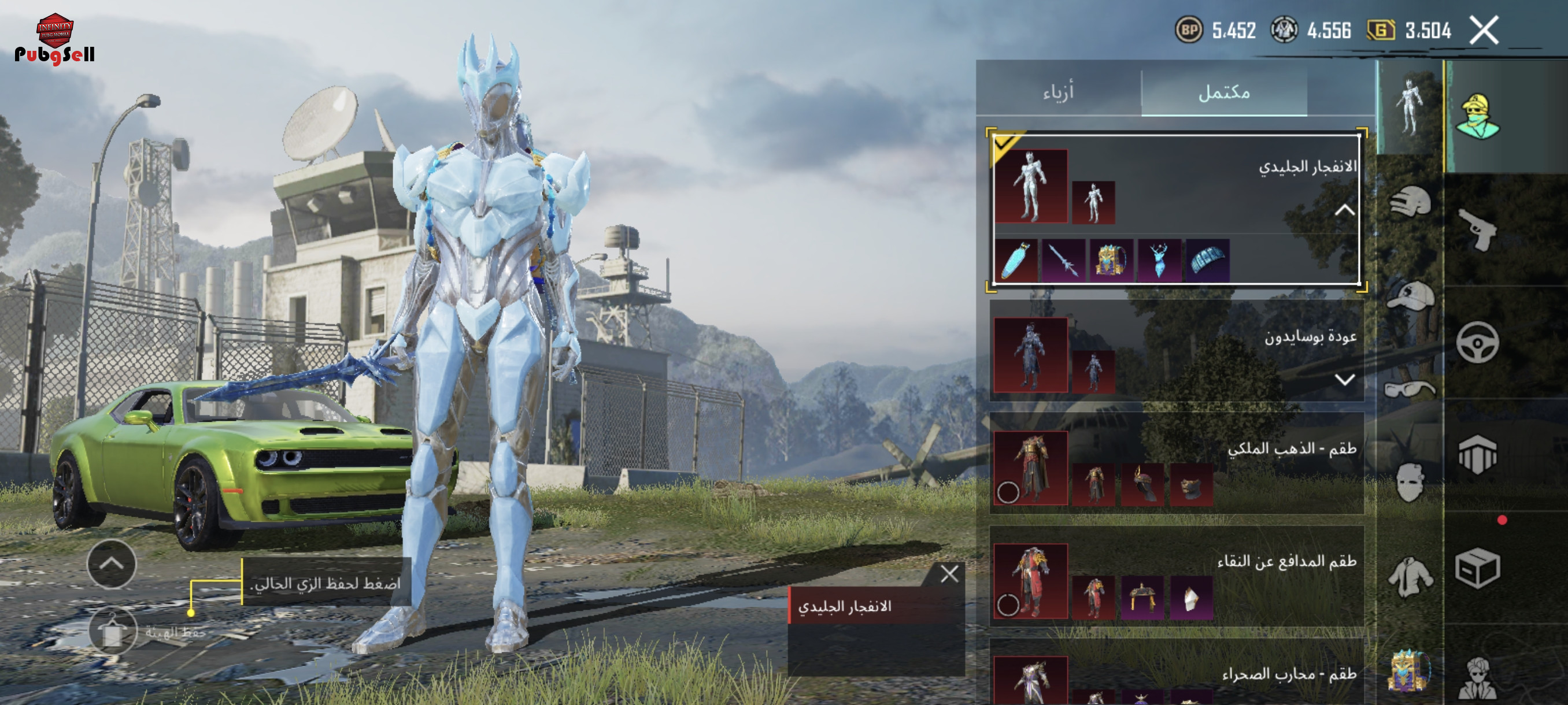1568x705 pixels.
Task: Open the sunglasses category
Action: (1410, 389)
